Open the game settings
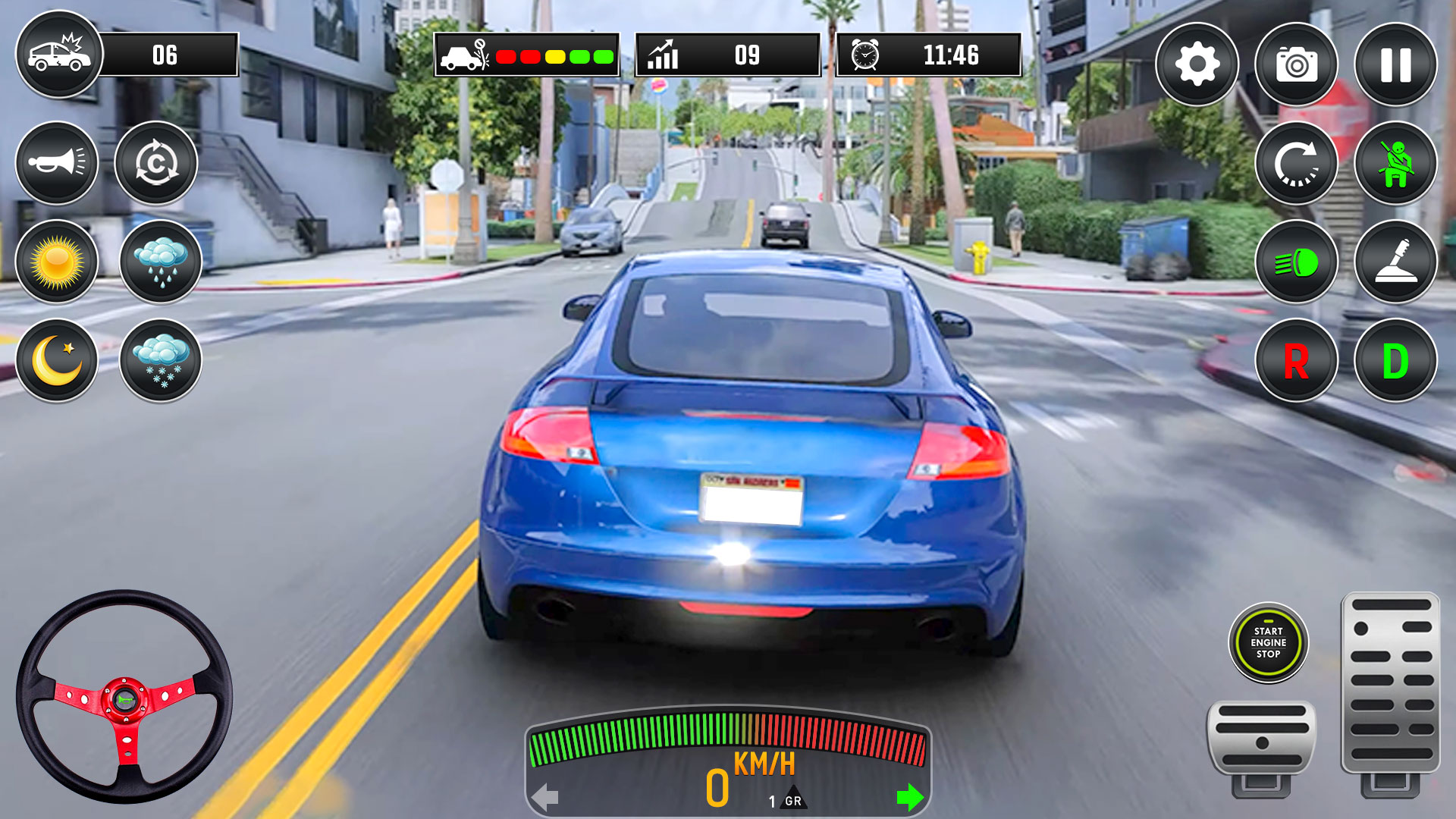The height and width of the screenshot is (819, 1456). (x=1197, y=64)
